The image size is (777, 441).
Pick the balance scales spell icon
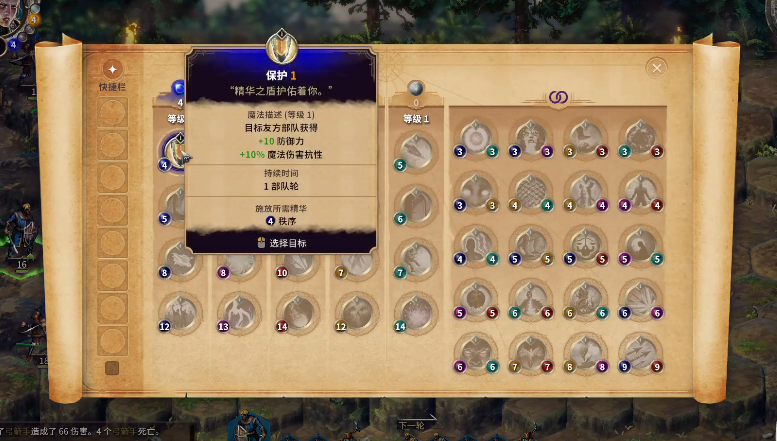pos(583,245)
